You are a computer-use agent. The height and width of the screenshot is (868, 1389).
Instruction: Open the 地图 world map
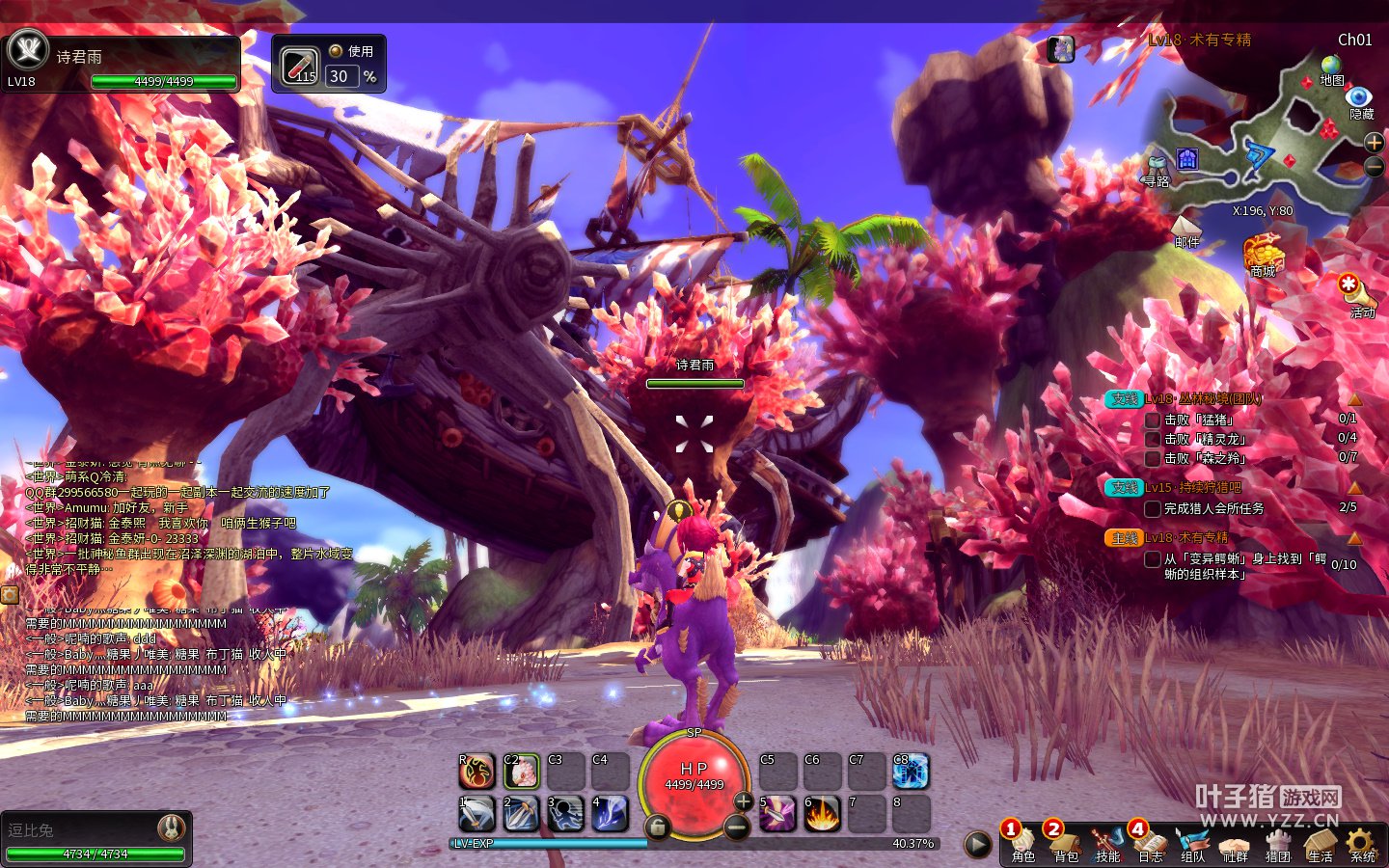click(1331, 69)
